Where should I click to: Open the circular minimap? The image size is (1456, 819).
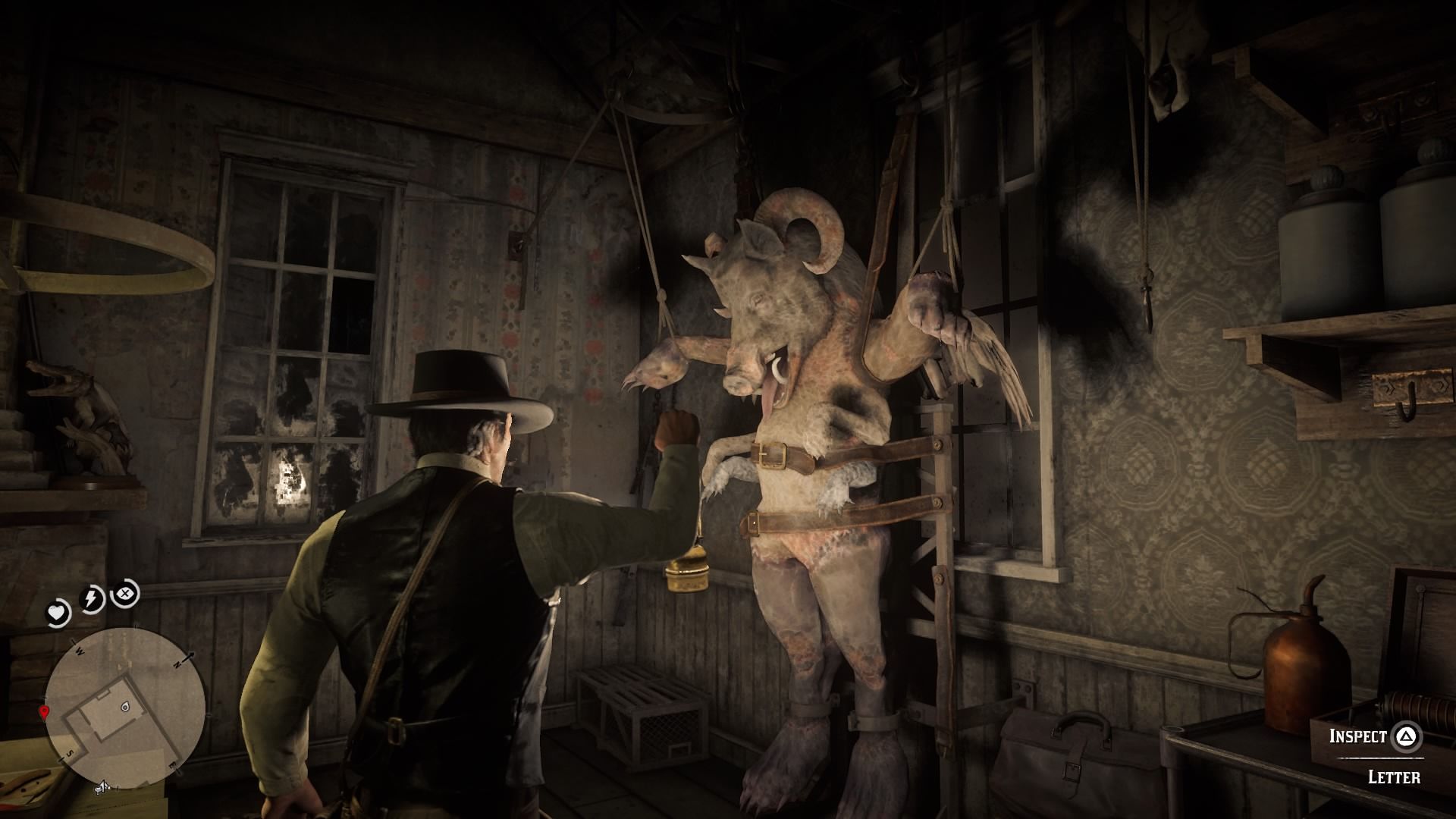(125, 706)
